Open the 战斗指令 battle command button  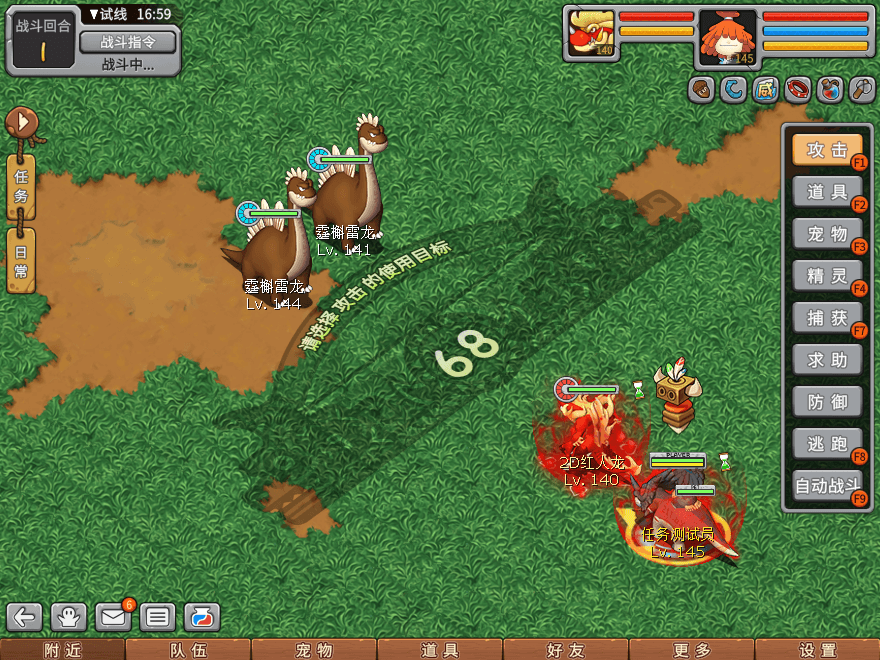point(126,42)
